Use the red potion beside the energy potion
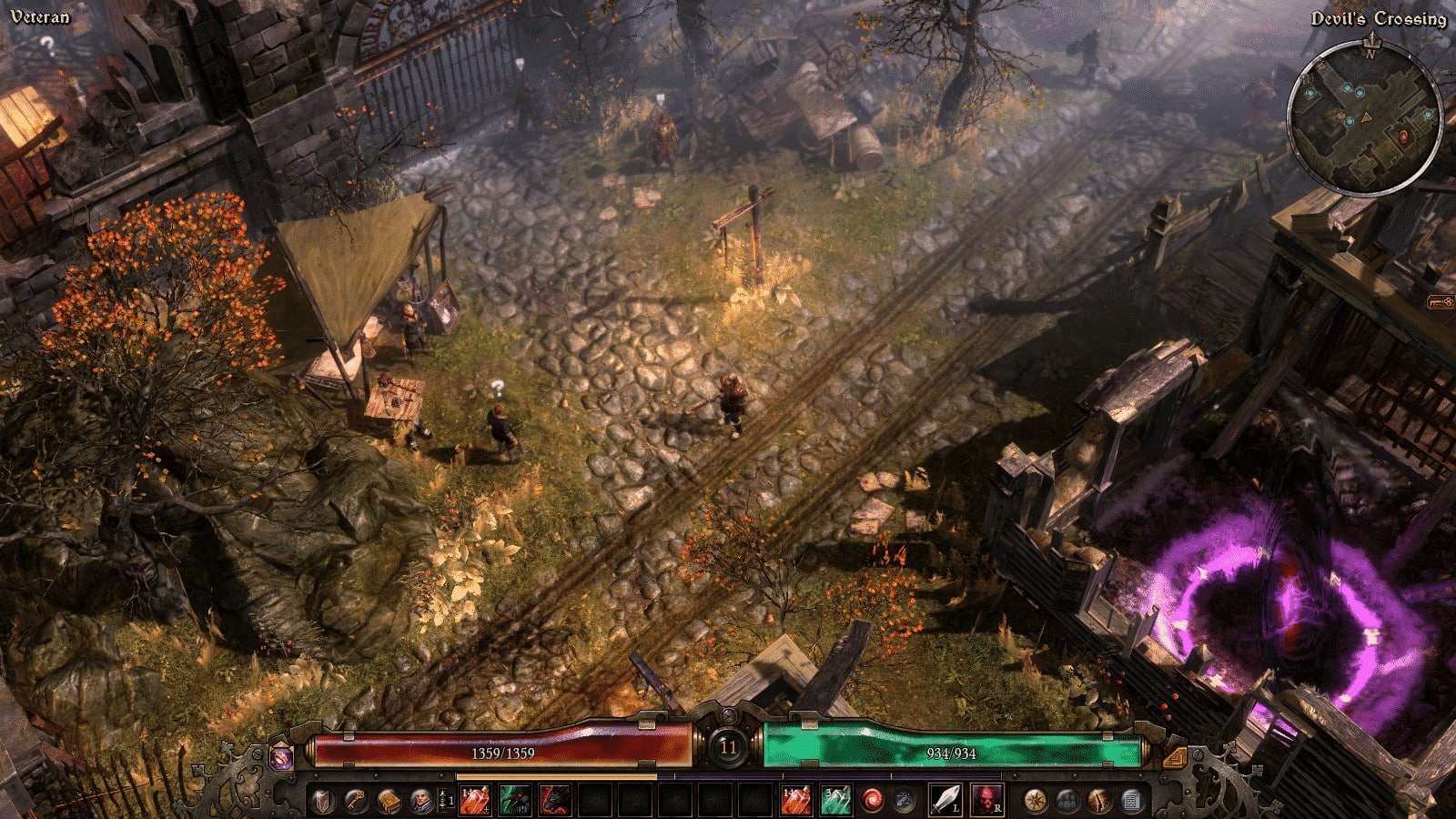This screenshot has height=819, width=1456. tap(795, 801)
